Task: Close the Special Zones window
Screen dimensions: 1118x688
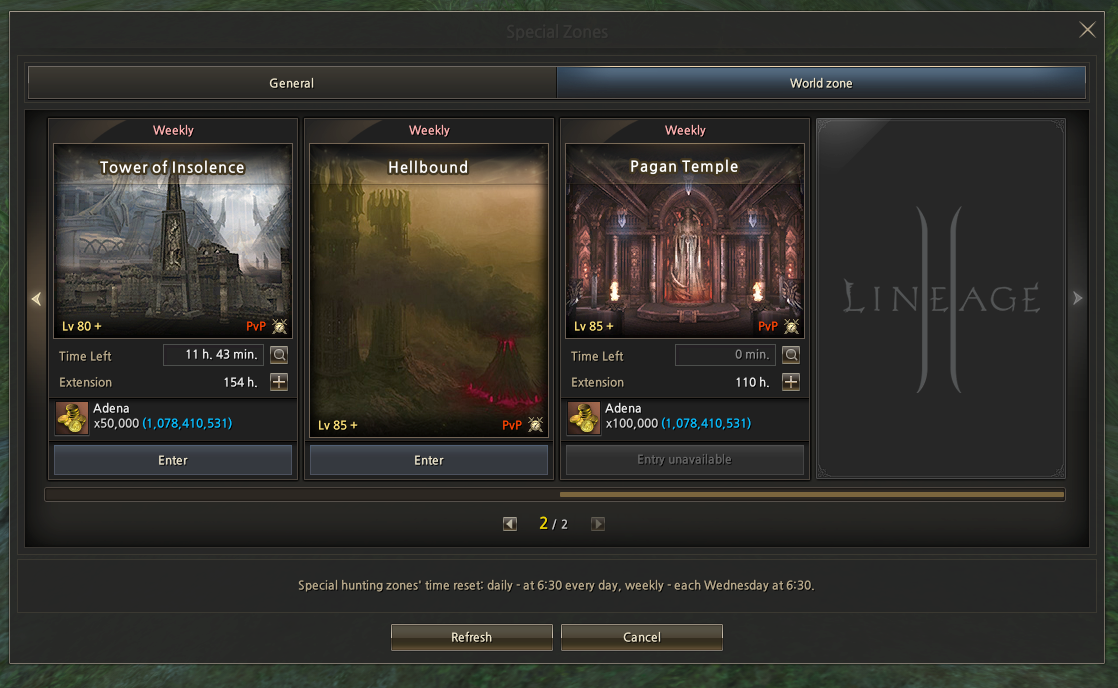Action: pos(1087,30)
